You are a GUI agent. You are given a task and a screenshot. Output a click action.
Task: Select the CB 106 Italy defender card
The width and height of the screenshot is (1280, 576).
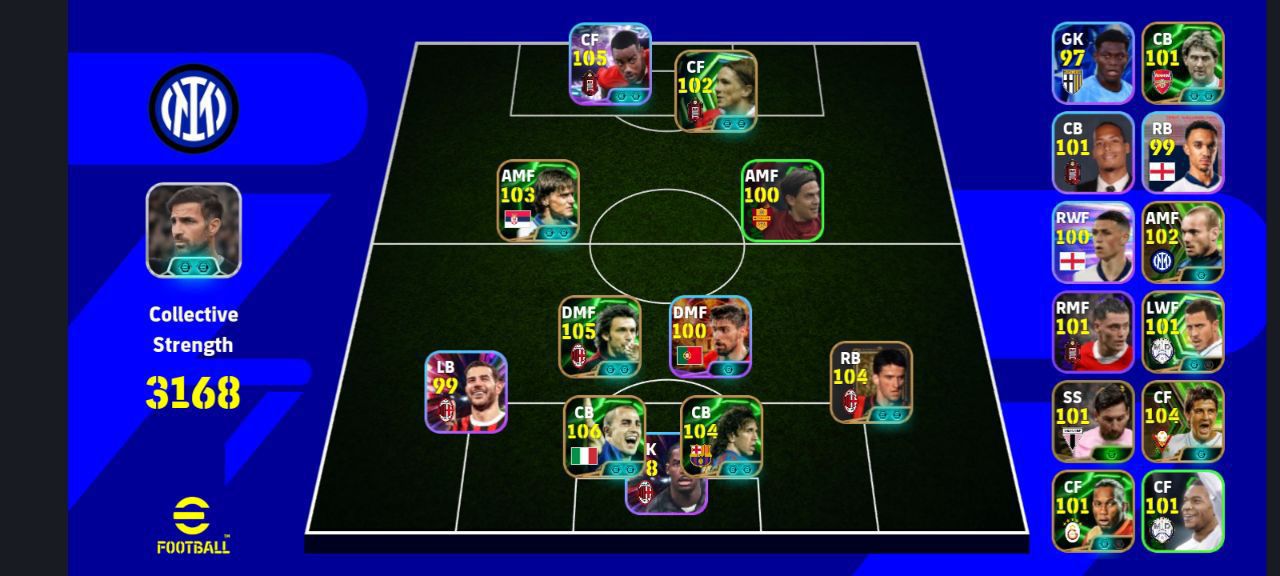(x=604, y=436)
